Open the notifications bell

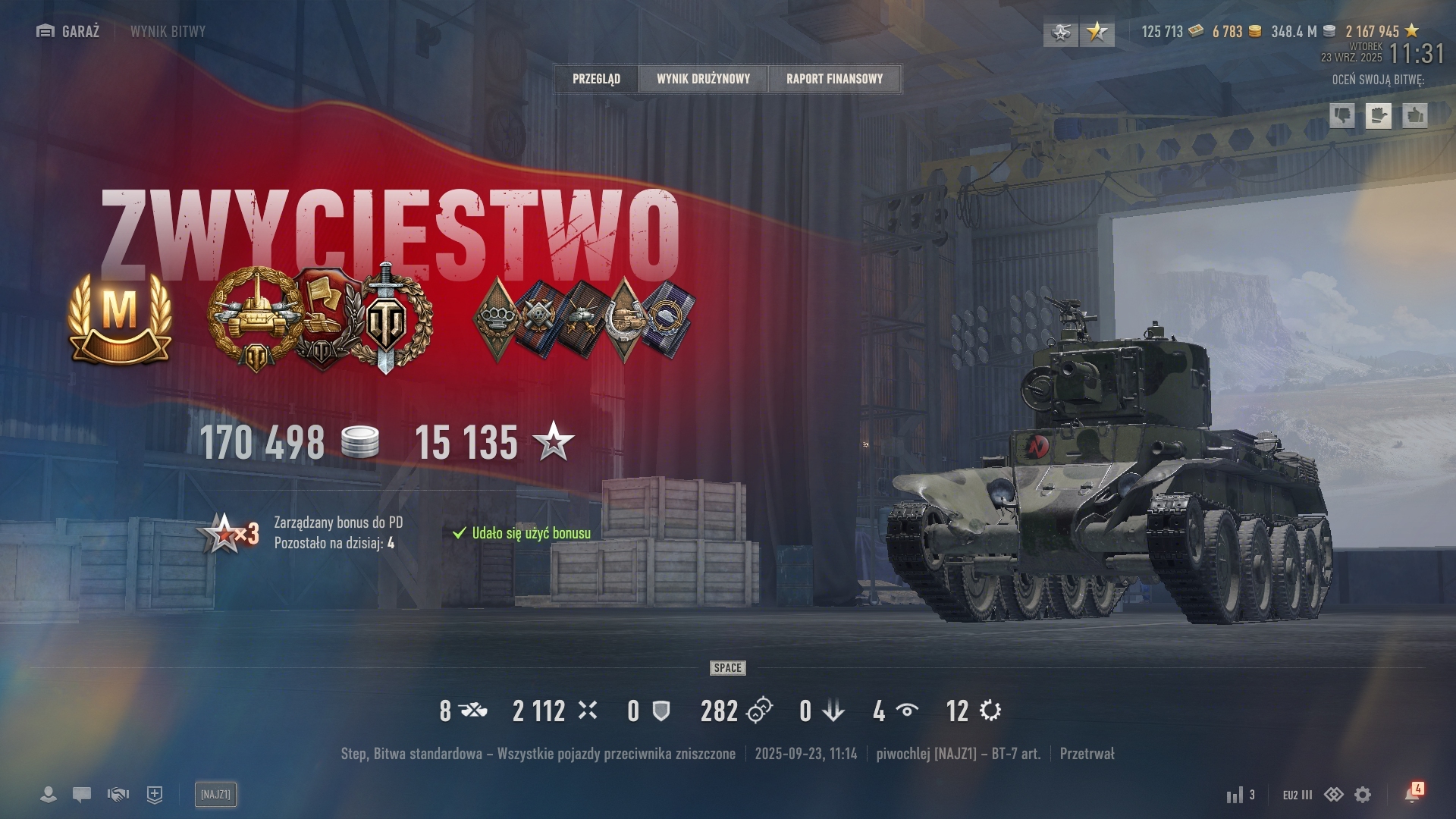(1412, 795)
